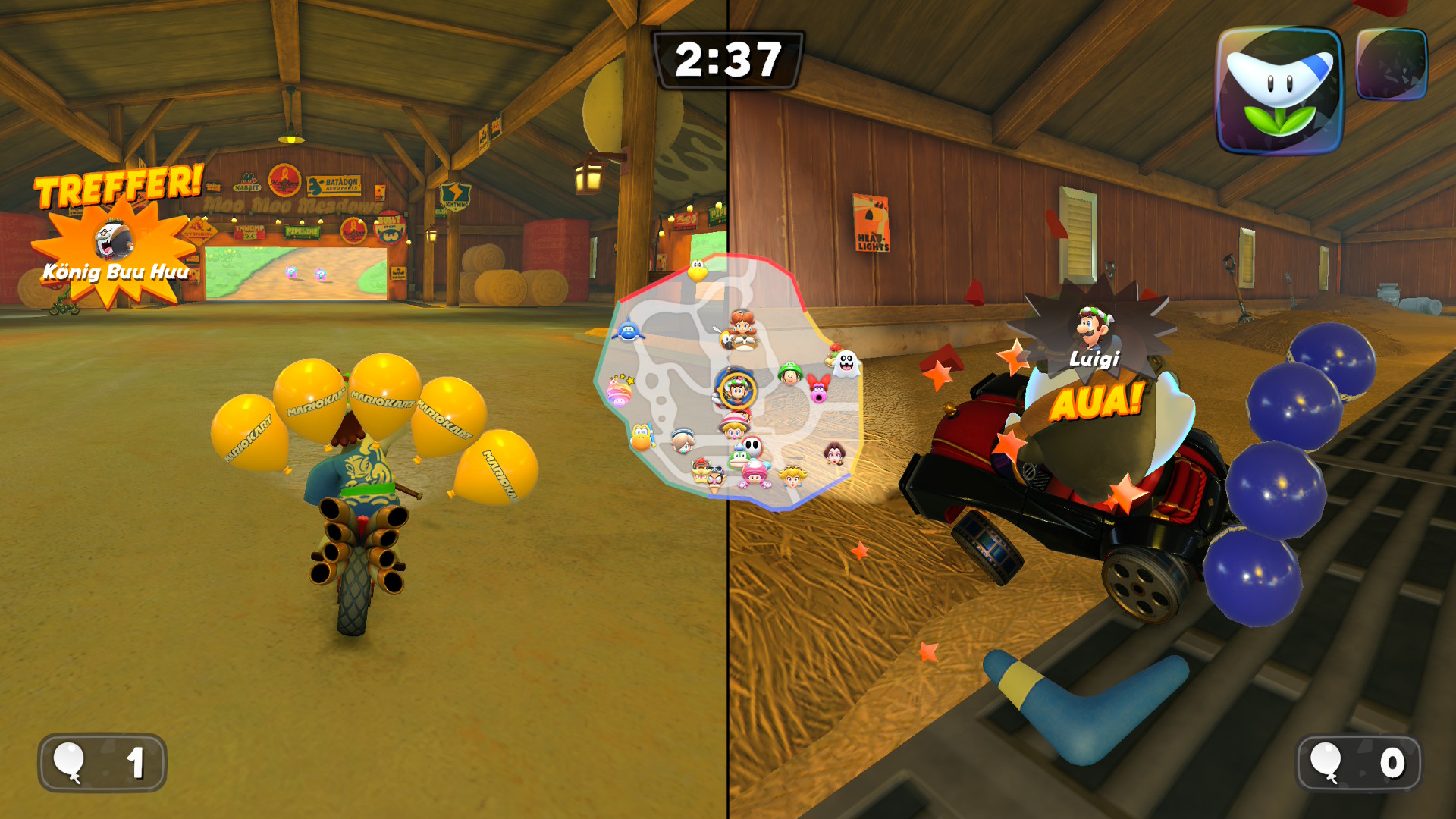Click the König Buu Huu hit notification
1456x819 pixels.
(x=114, y=243)
